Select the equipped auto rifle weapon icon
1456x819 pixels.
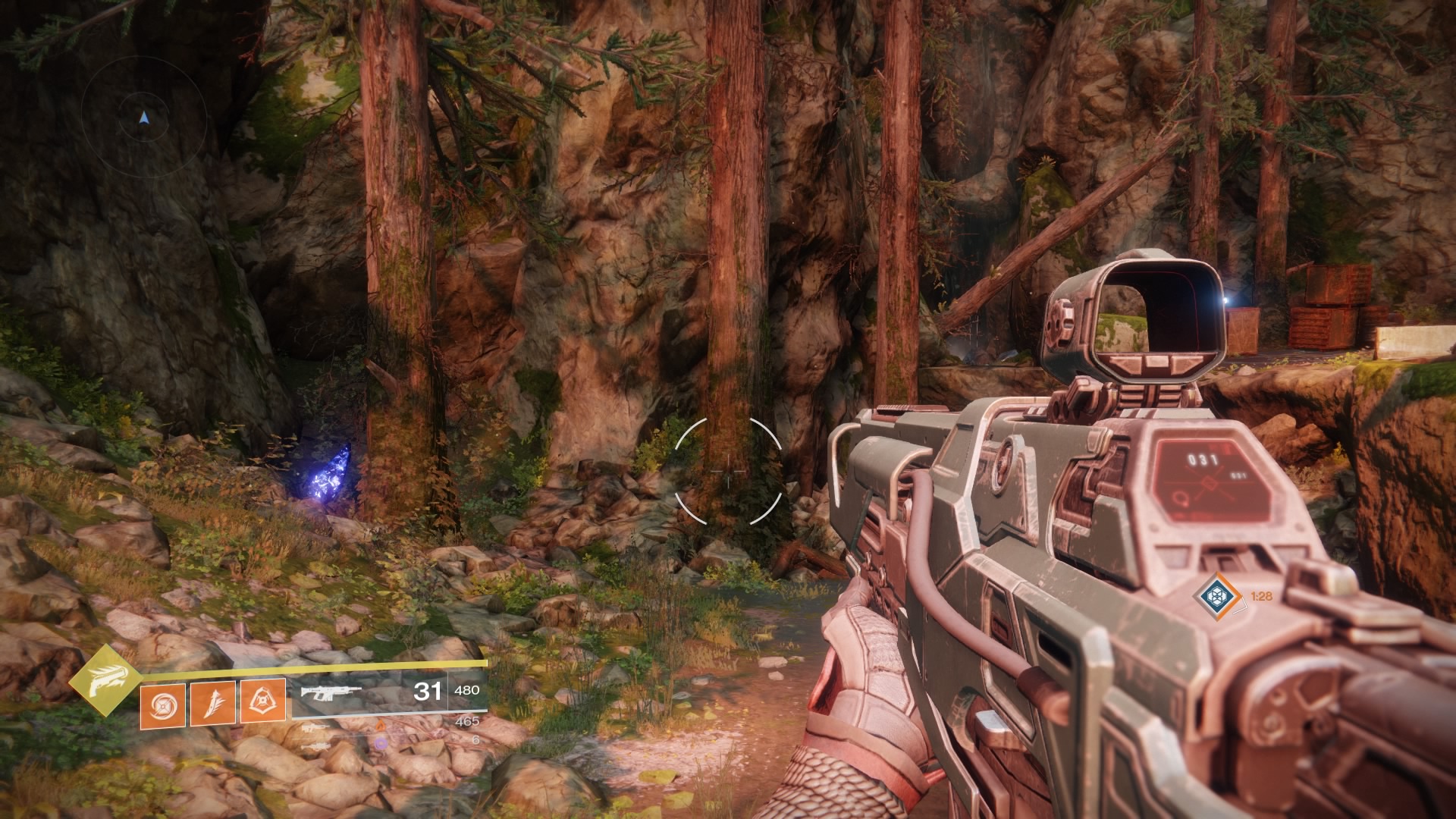pyautogui.click(x=331, y=692)
